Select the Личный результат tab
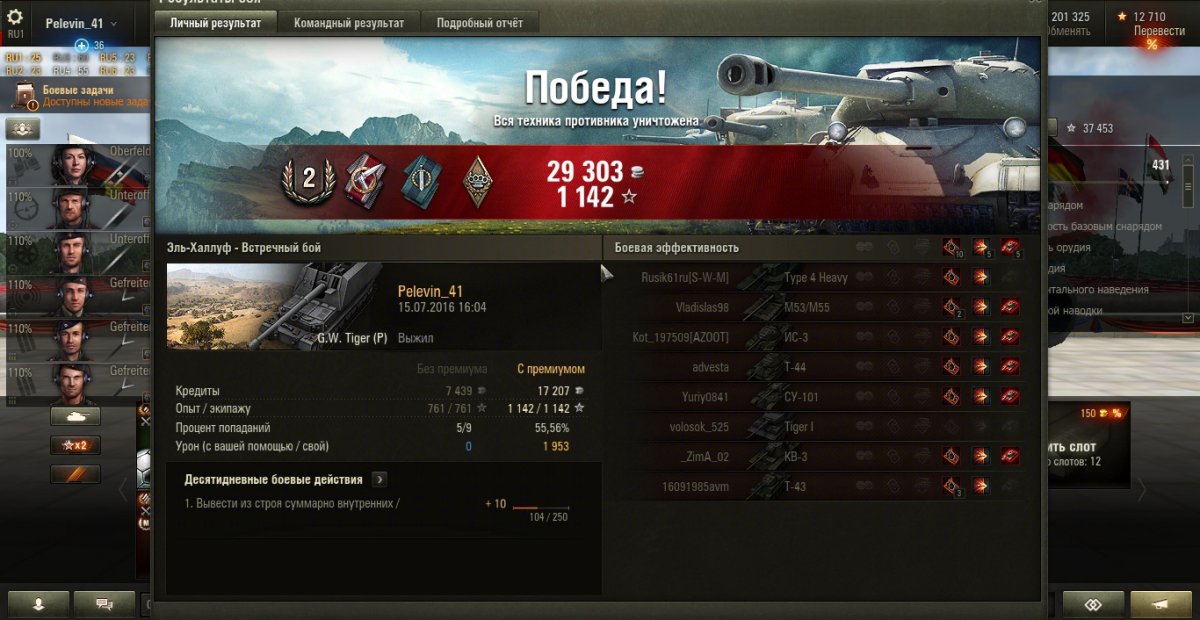Image resolution: width=1200 pixels, height=620 pixels. (215, 23)
